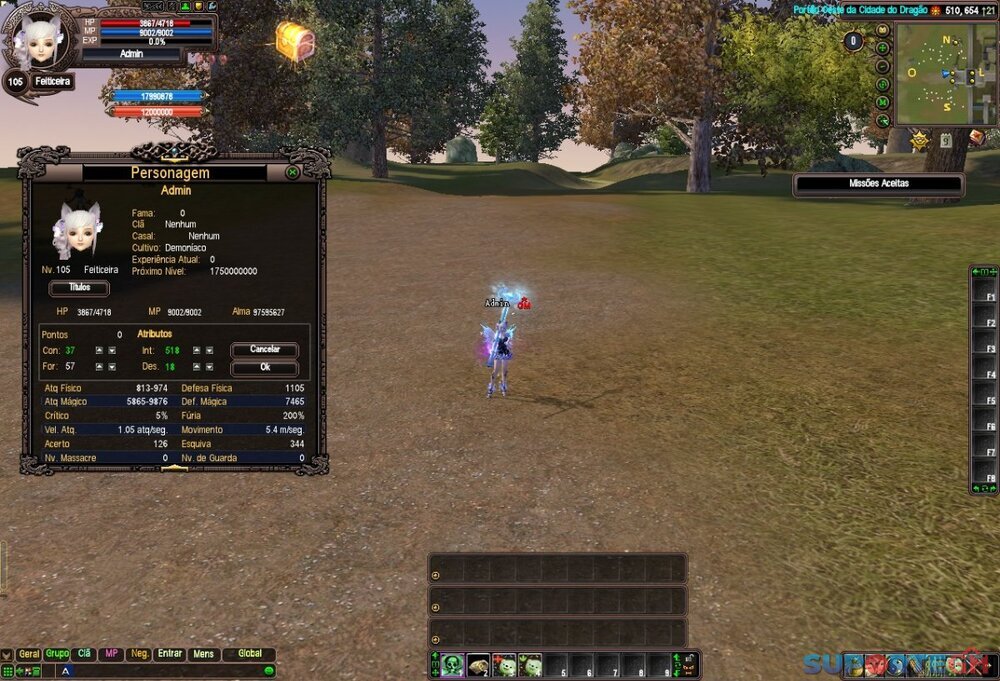Open the golden treasure chest icon
1000x681 pixels.
point(295,41)
